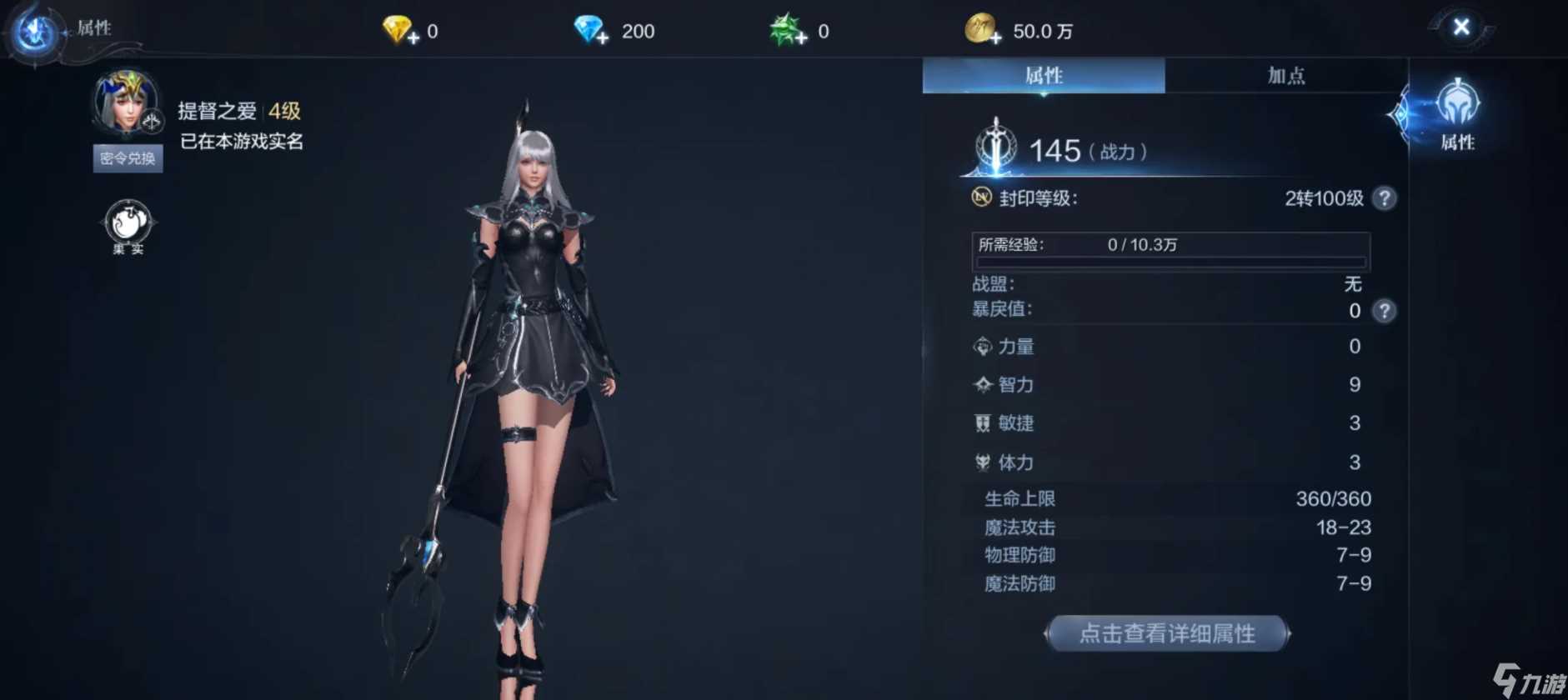Tap the 敏捷 agility attribute icon
Viewport: 1568px width, 700px height.
981,423
